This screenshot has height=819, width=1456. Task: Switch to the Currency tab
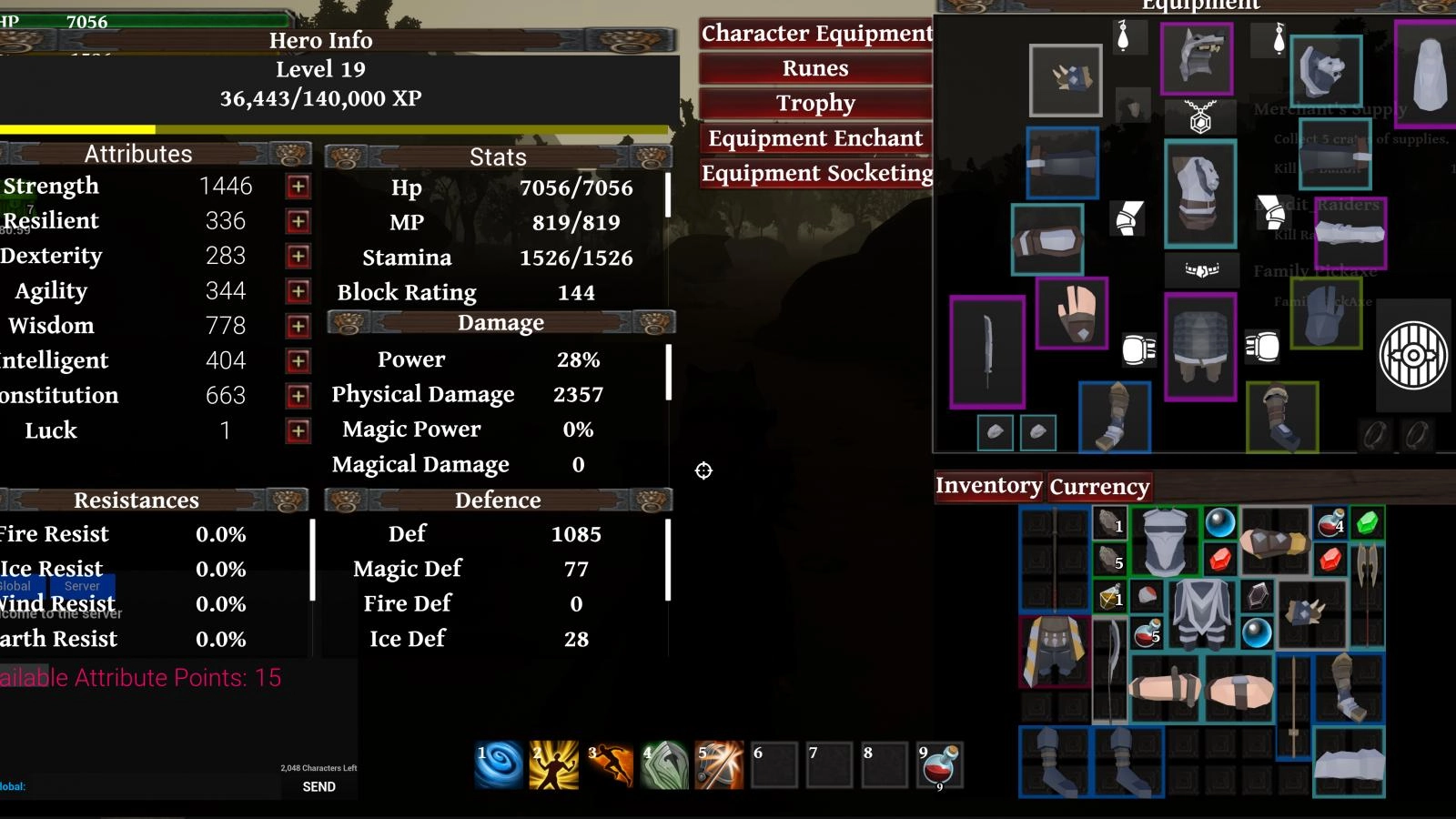(x=1099, y=487)
